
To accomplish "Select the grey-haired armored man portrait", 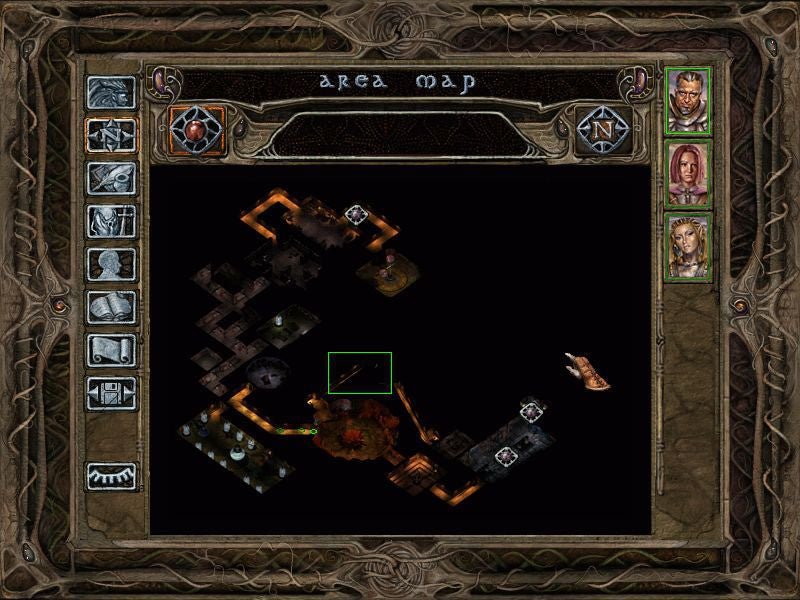I will (688, 99).
